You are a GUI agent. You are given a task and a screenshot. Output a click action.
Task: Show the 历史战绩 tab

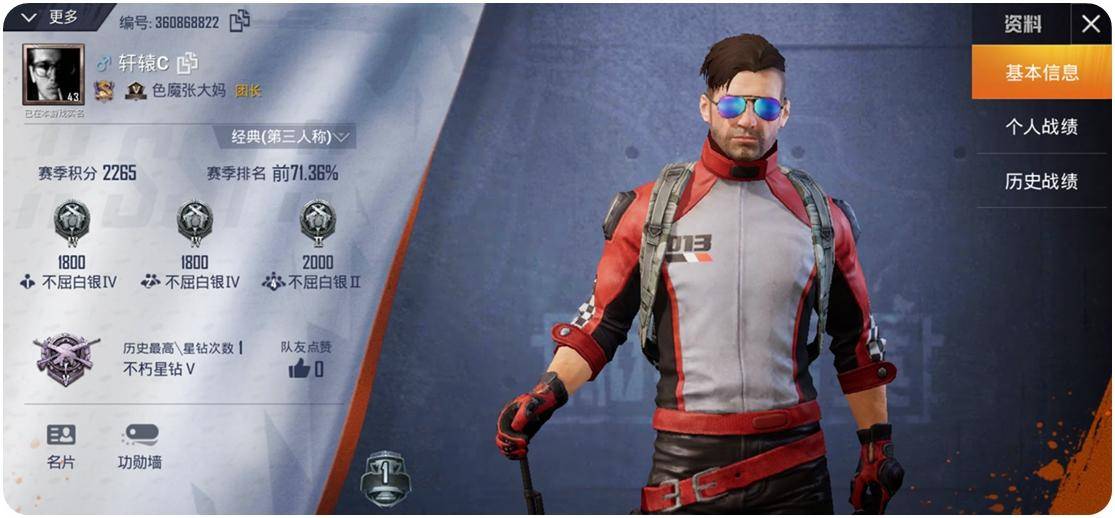pyautogui.click(x=1041, y=181)
